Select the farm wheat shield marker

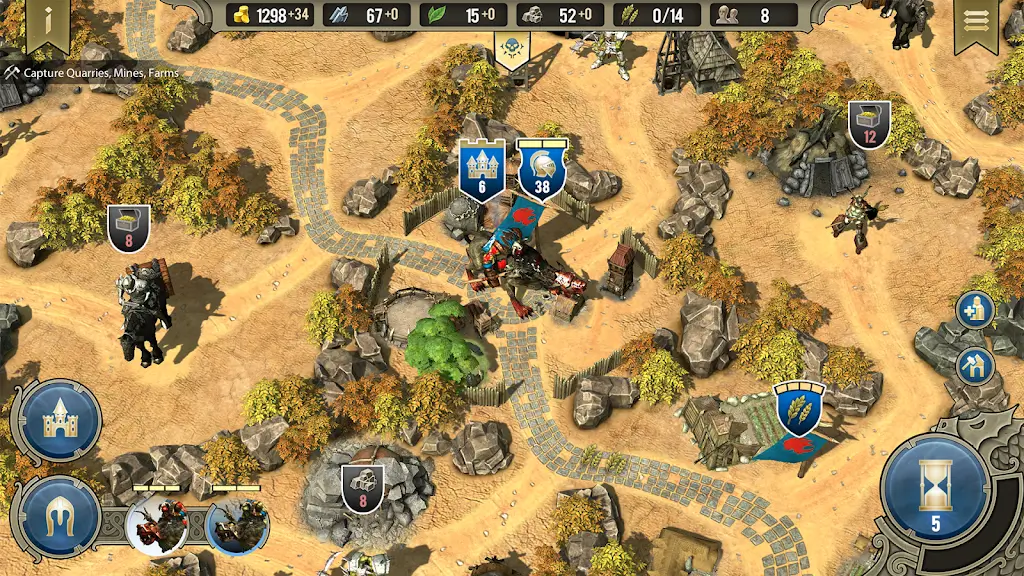(x=800, y=408)
